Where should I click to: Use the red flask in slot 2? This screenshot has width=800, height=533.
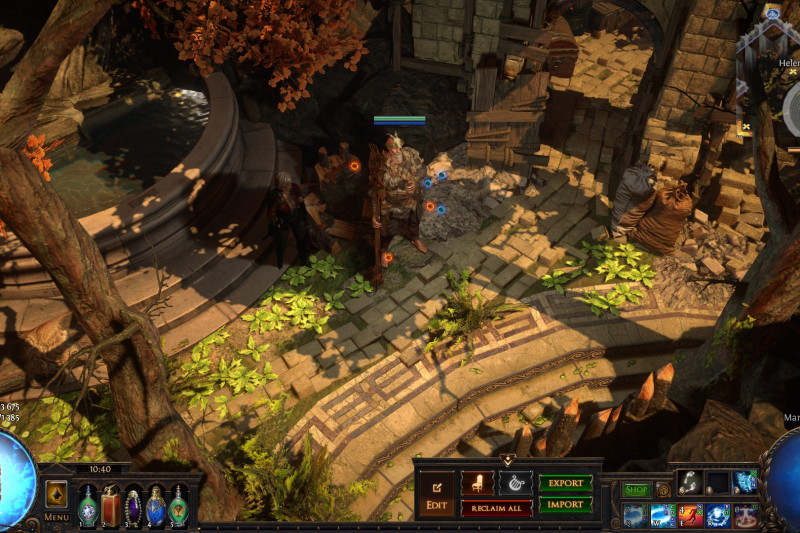(x=110, y=504)
